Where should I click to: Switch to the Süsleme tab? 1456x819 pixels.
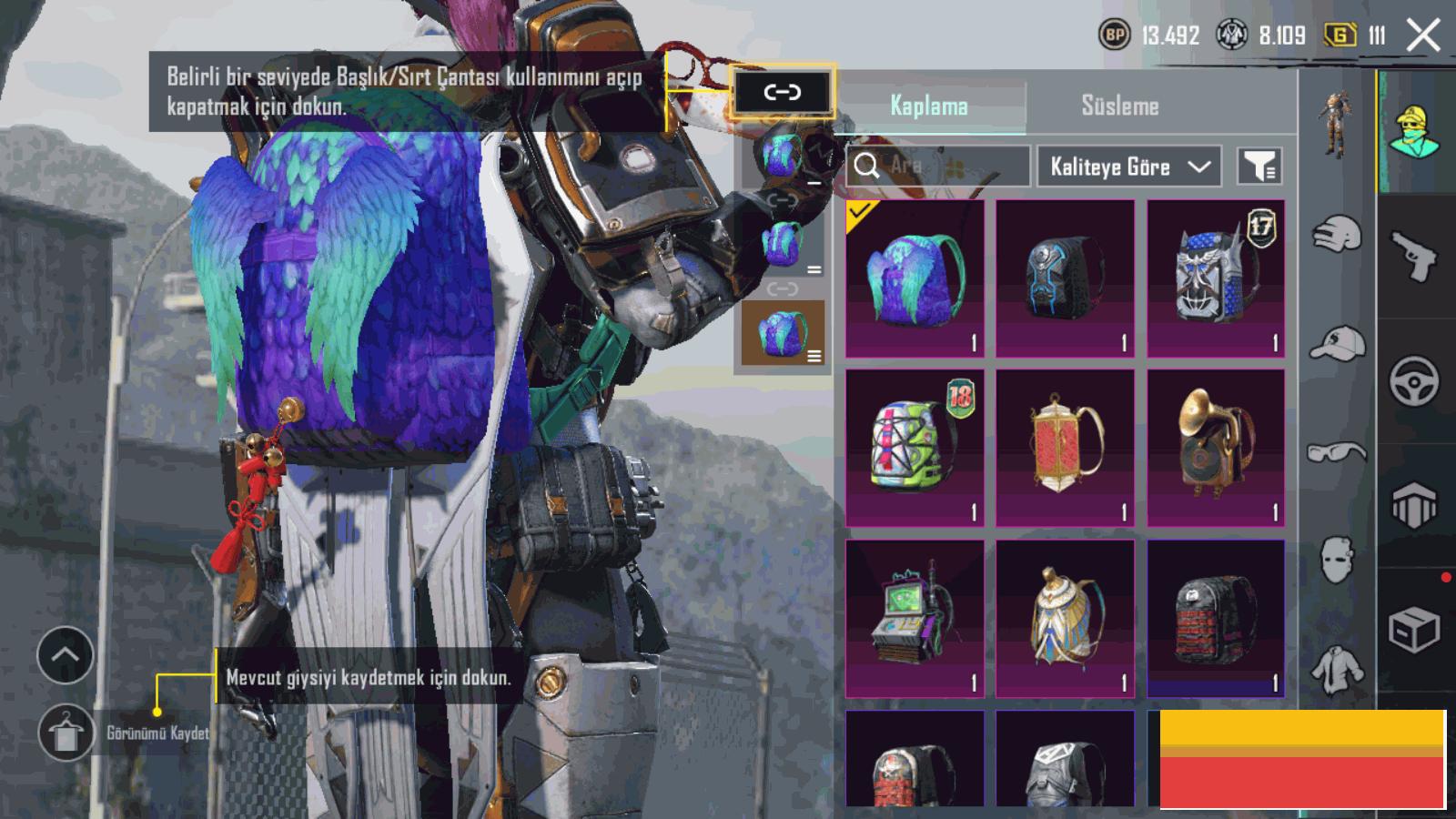tap(1119, 106)
